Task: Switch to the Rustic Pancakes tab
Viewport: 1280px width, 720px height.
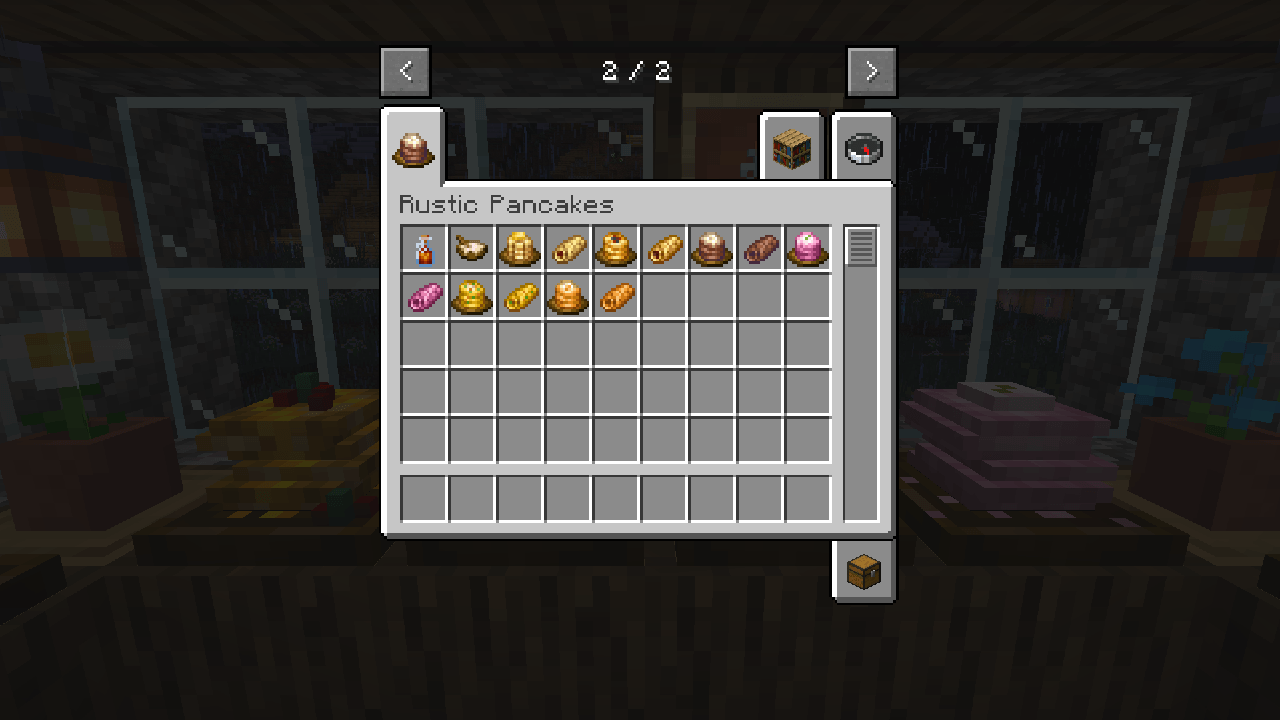Action: 416,150
